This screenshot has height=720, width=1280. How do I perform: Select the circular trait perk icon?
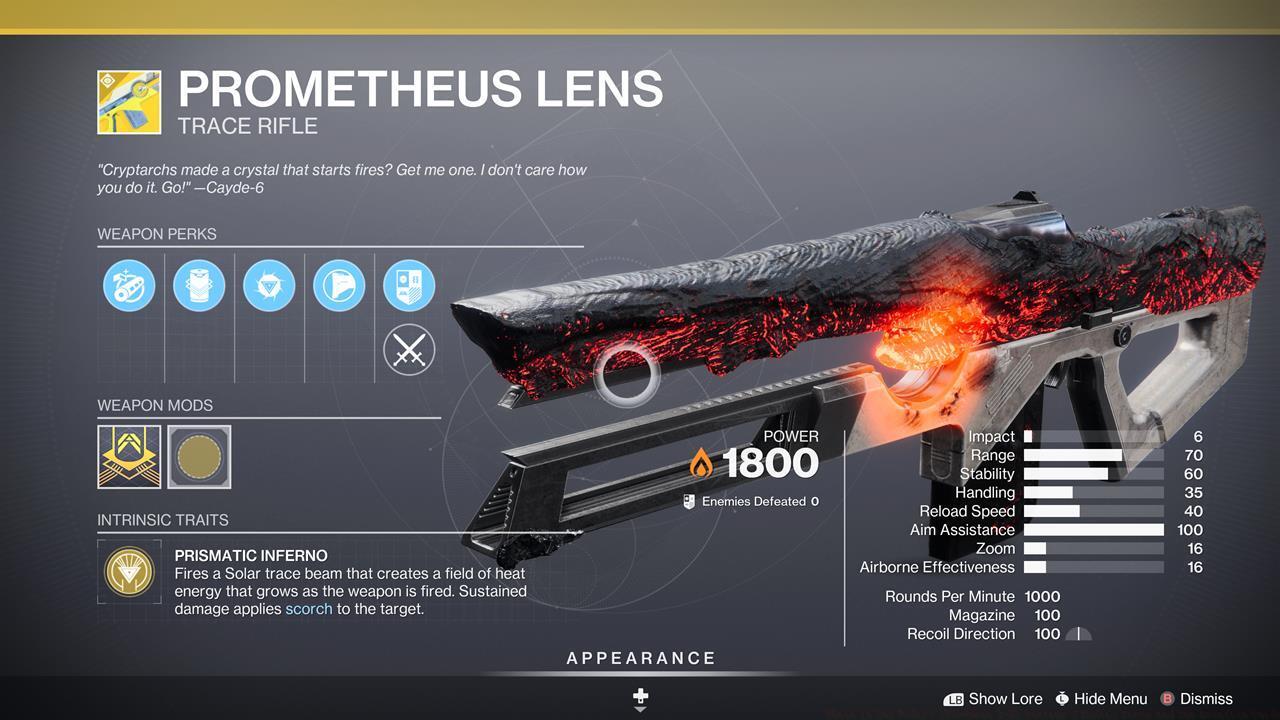point(269,286)
